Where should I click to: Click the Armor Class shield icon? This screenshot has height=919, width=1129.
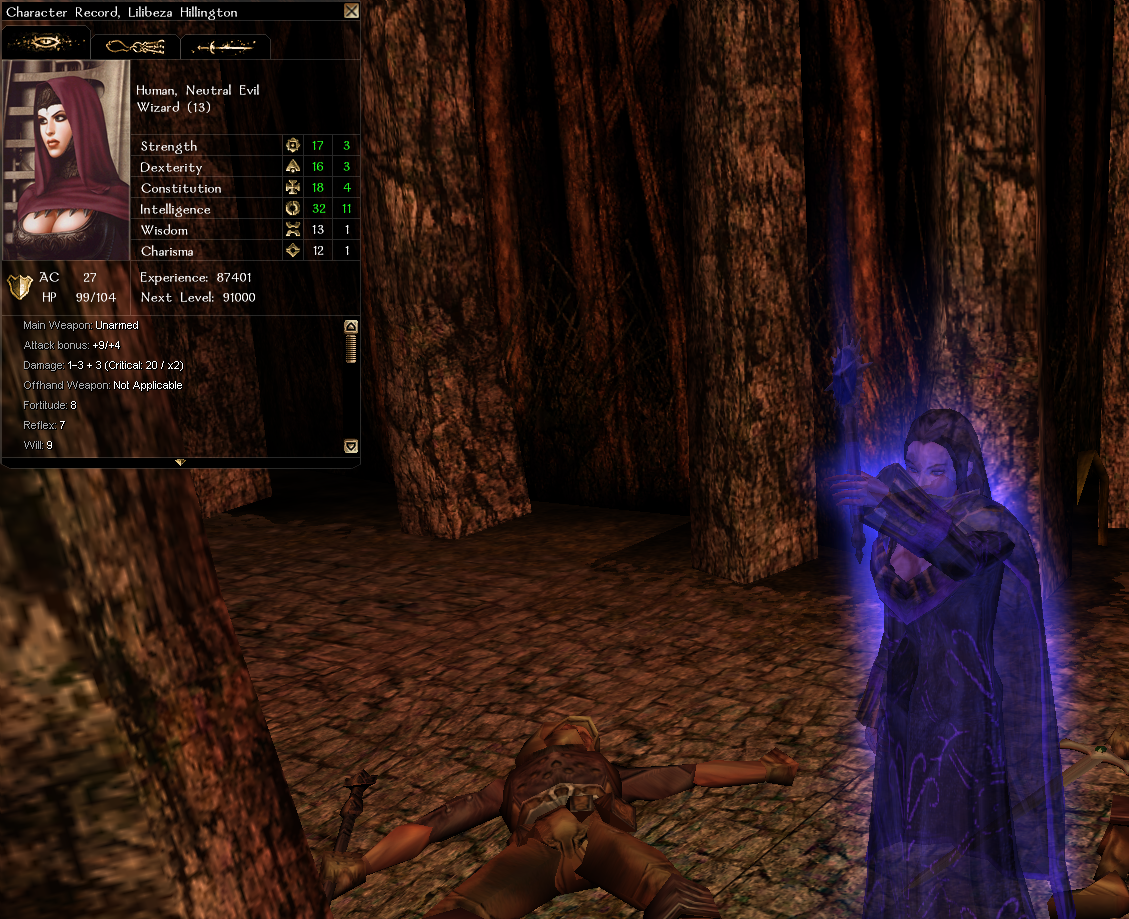pos(19,286)
